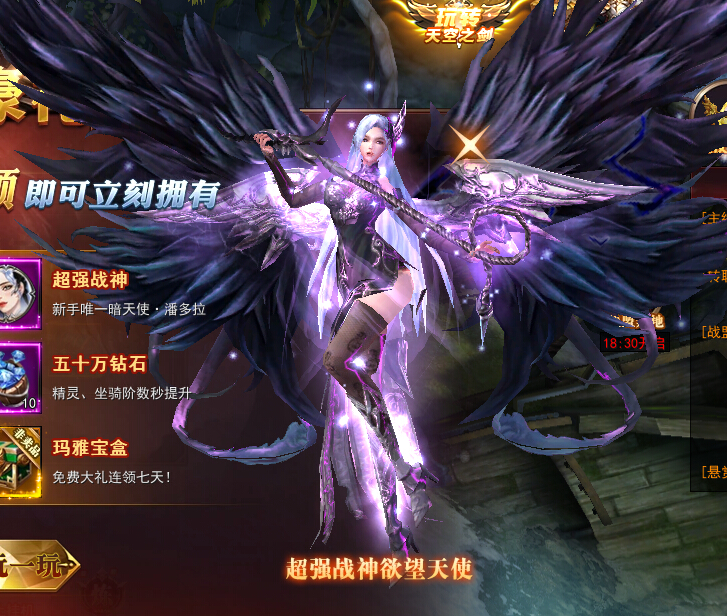Select the 玛雅宝盒 treasure chest icon
Viewport: 727px width, 616px height.
[x=17, y=454]
